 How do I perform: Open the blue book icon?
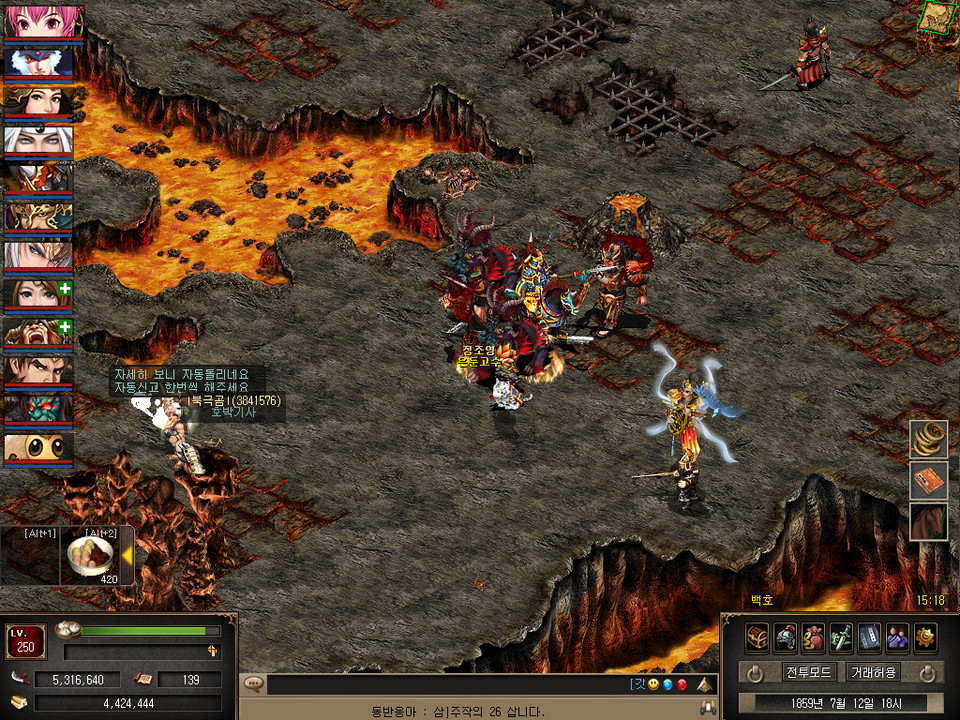(869, 637)
